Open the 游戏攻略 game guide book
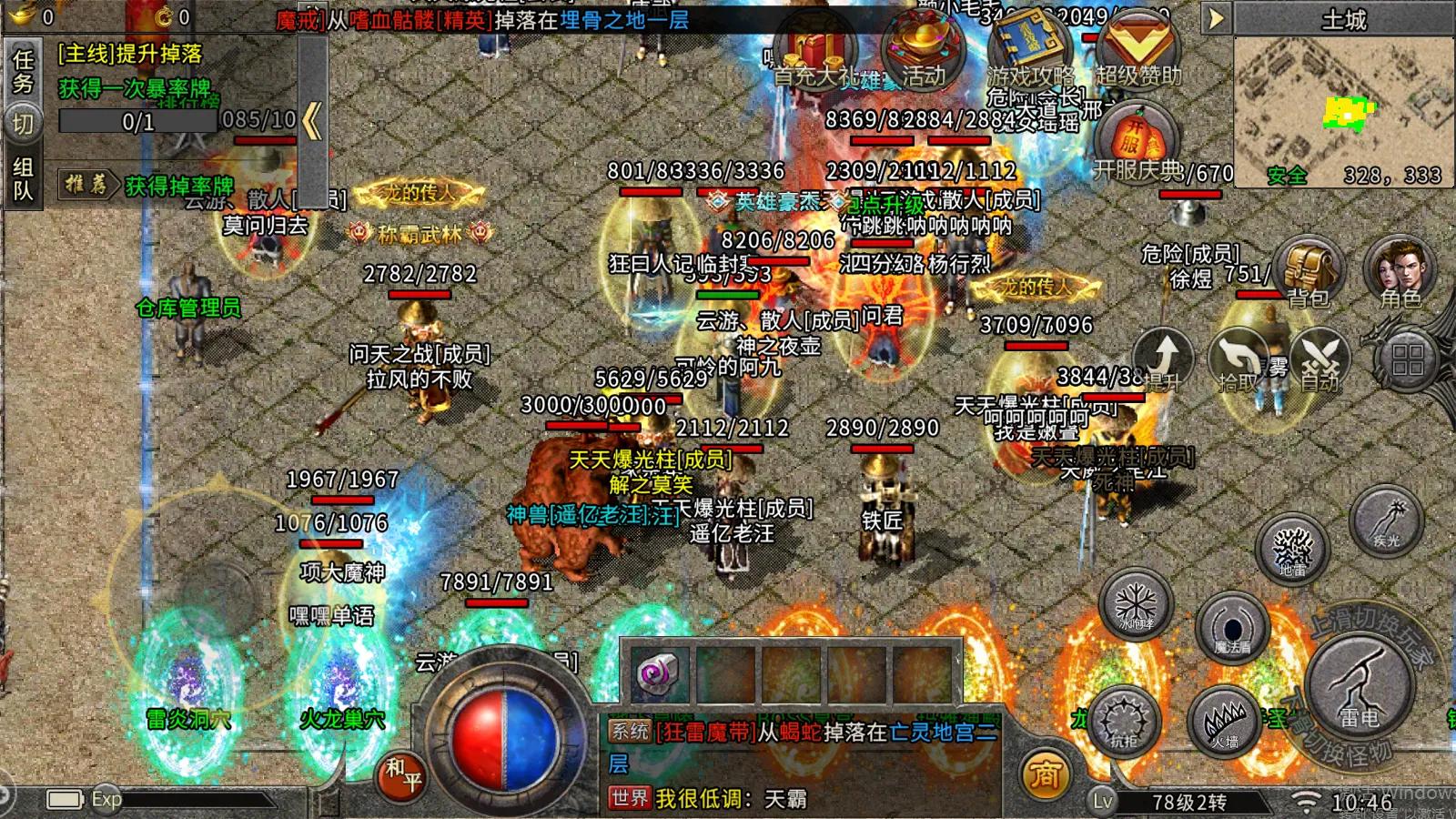This screenshot has width=1456, height=819. click(x=1028, y=53)
